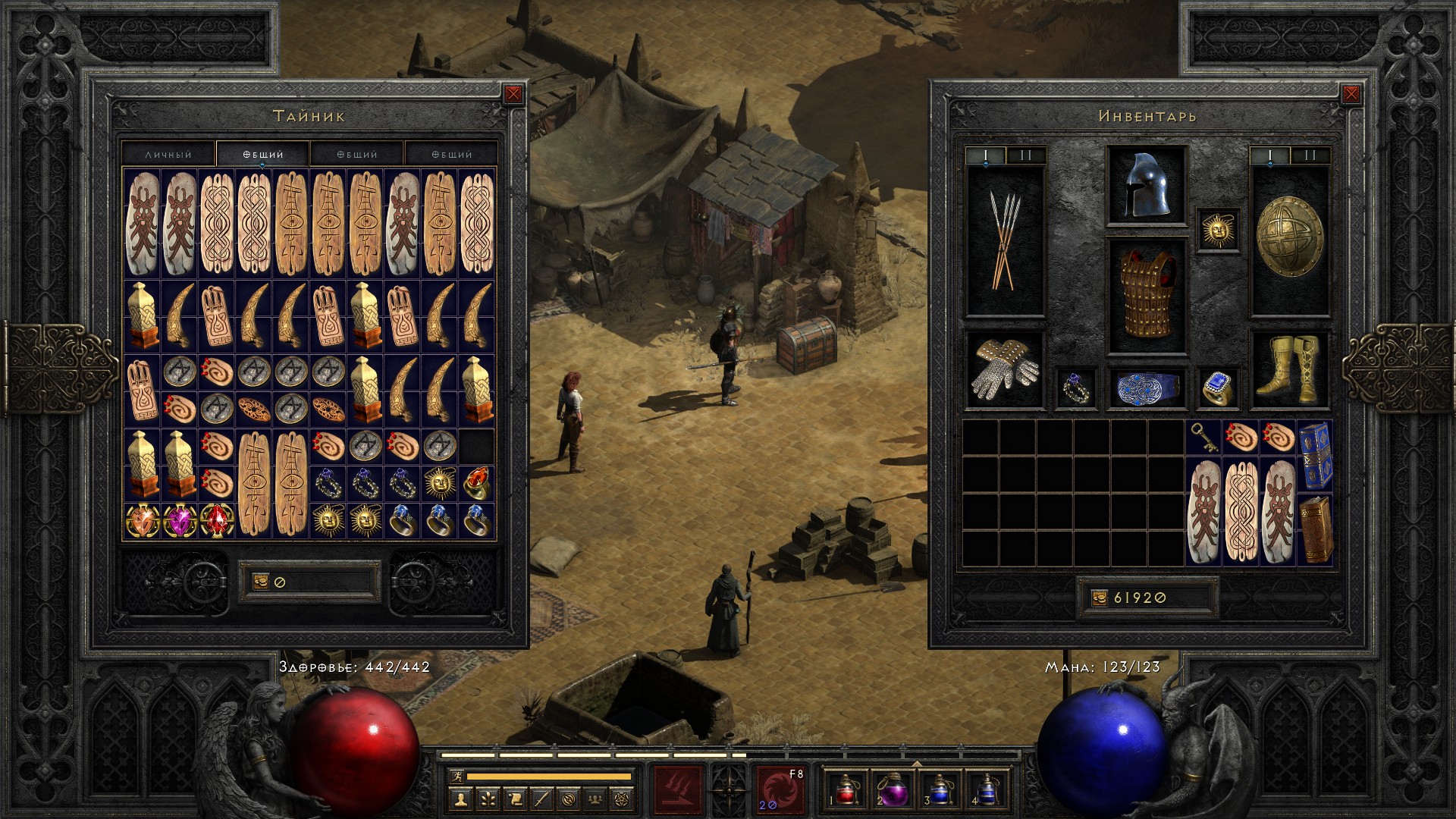Open the right skill F8 selector

point(780,789)
